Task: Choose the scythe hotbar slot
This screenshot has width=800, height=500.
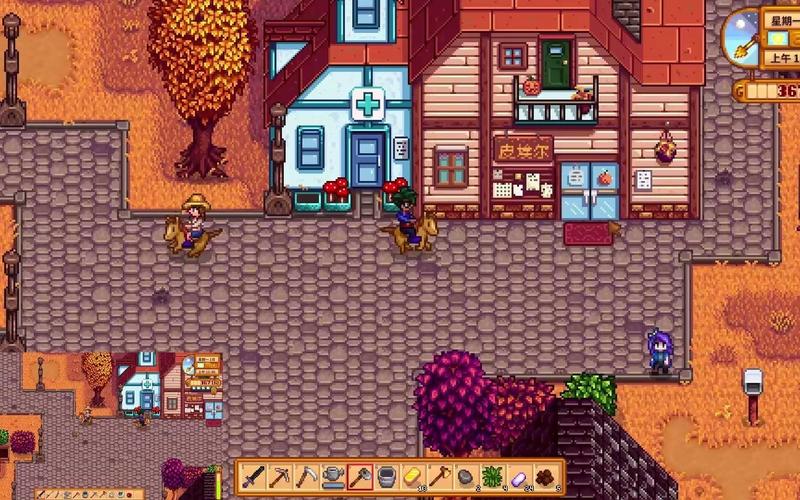Action: (306, 477)
